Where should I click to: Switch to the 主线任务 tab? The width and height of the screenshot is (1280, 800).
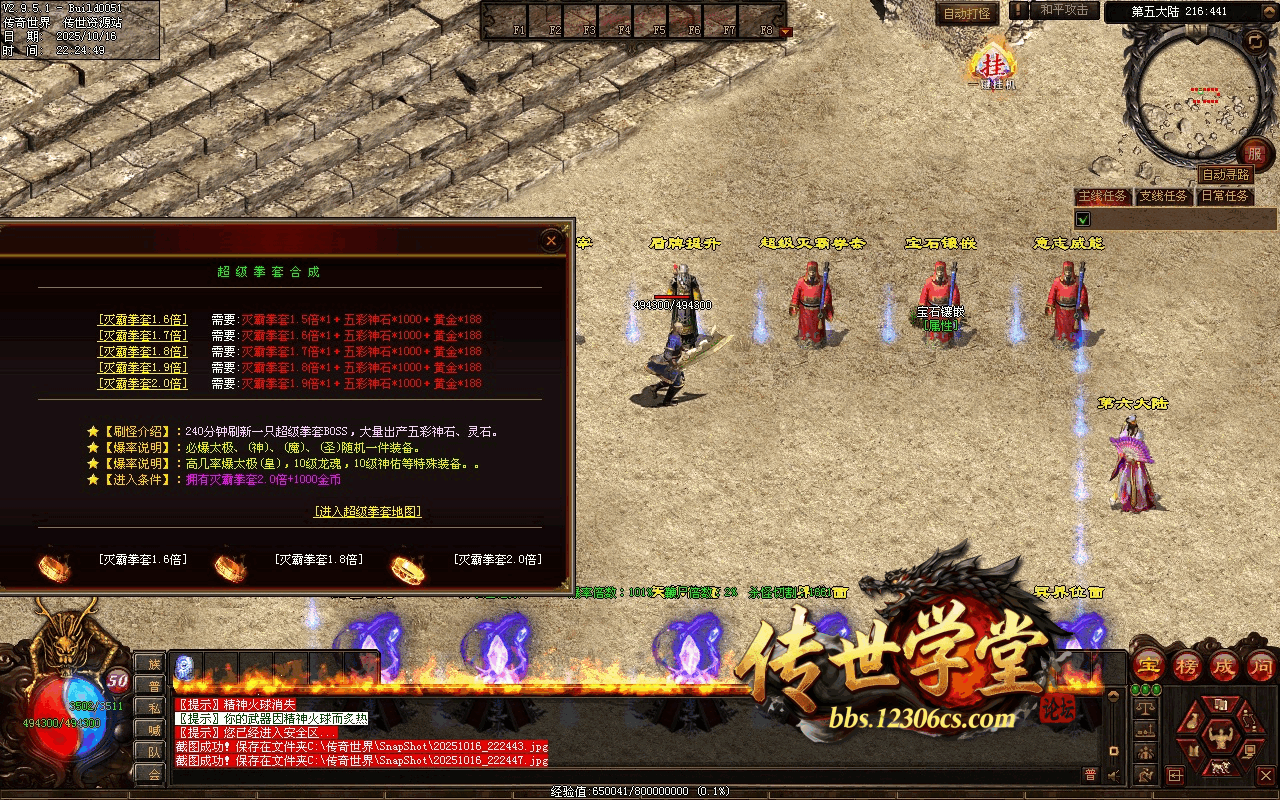click(x=1102, y=196)
